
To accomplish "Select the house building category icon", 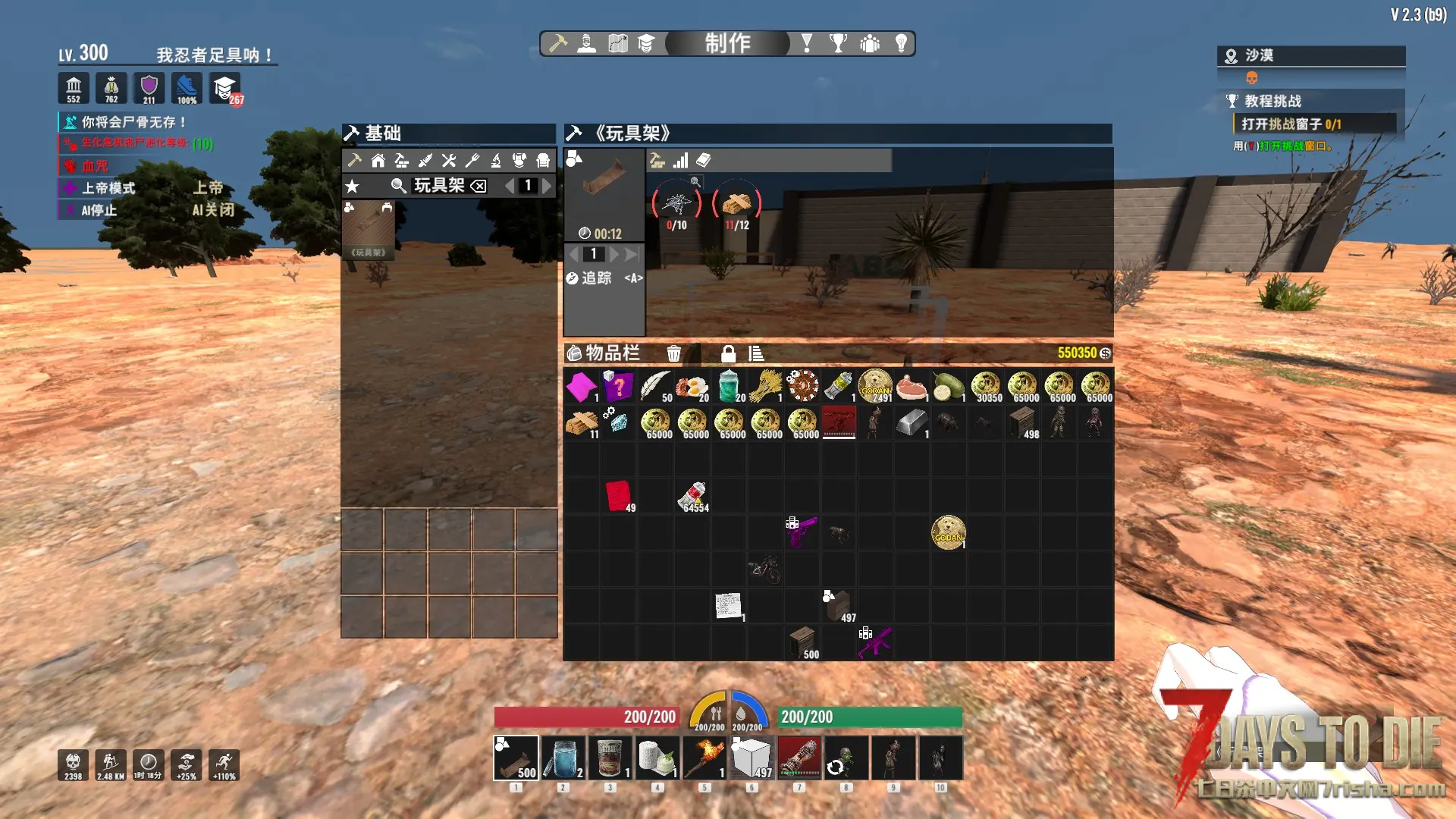I will 378,161.
